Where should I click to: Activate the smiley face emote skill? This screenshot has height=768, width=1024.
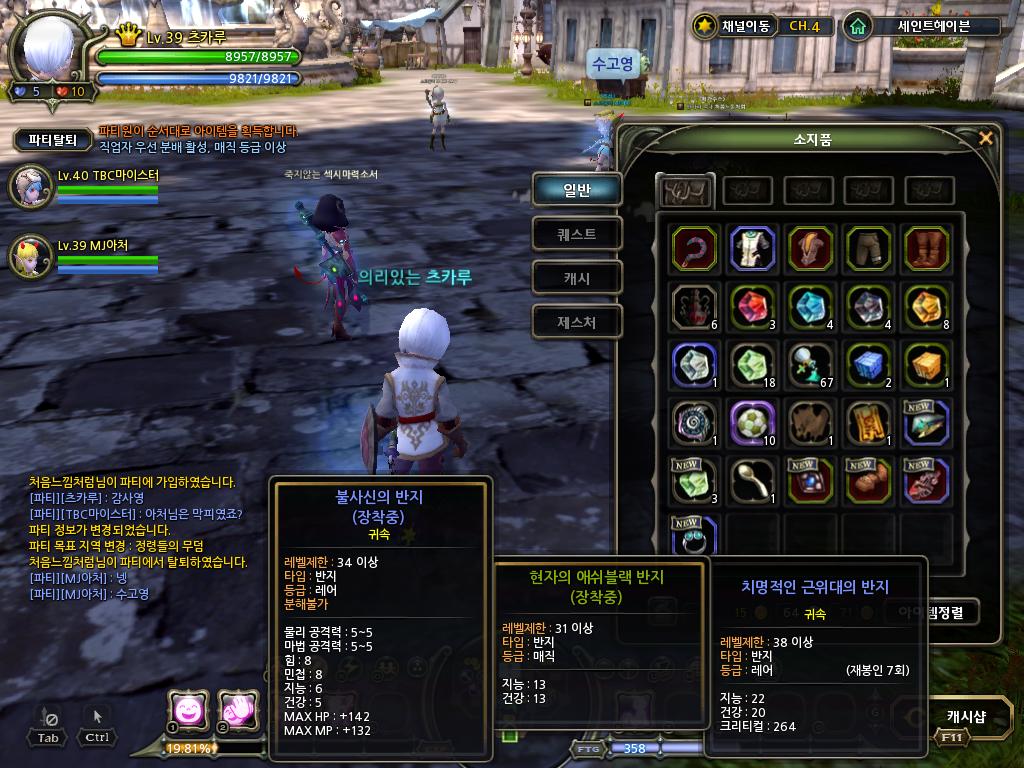186,709
